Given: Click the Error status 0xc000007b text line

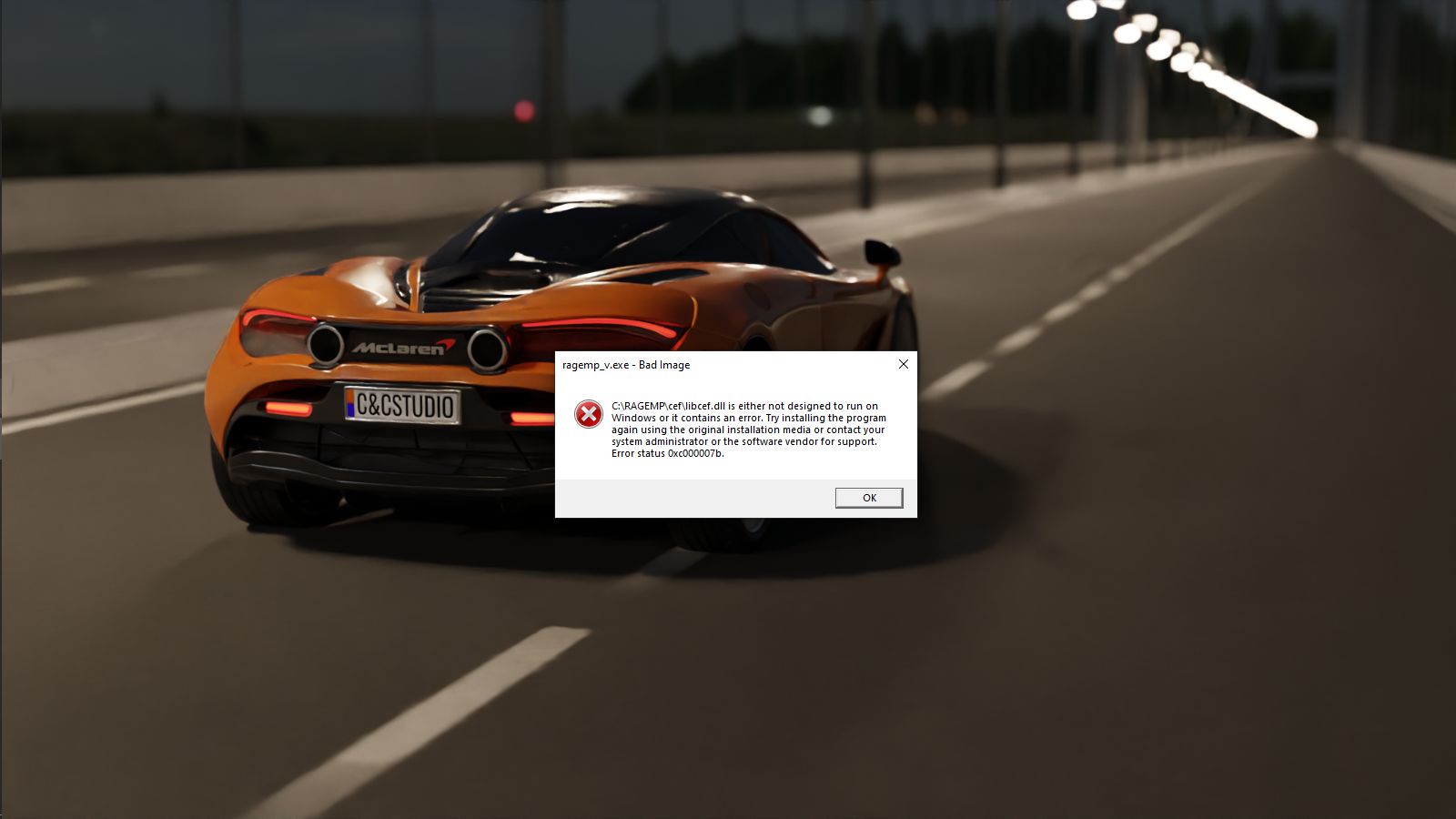Looking at the screenshot, I should coord(666,453).
